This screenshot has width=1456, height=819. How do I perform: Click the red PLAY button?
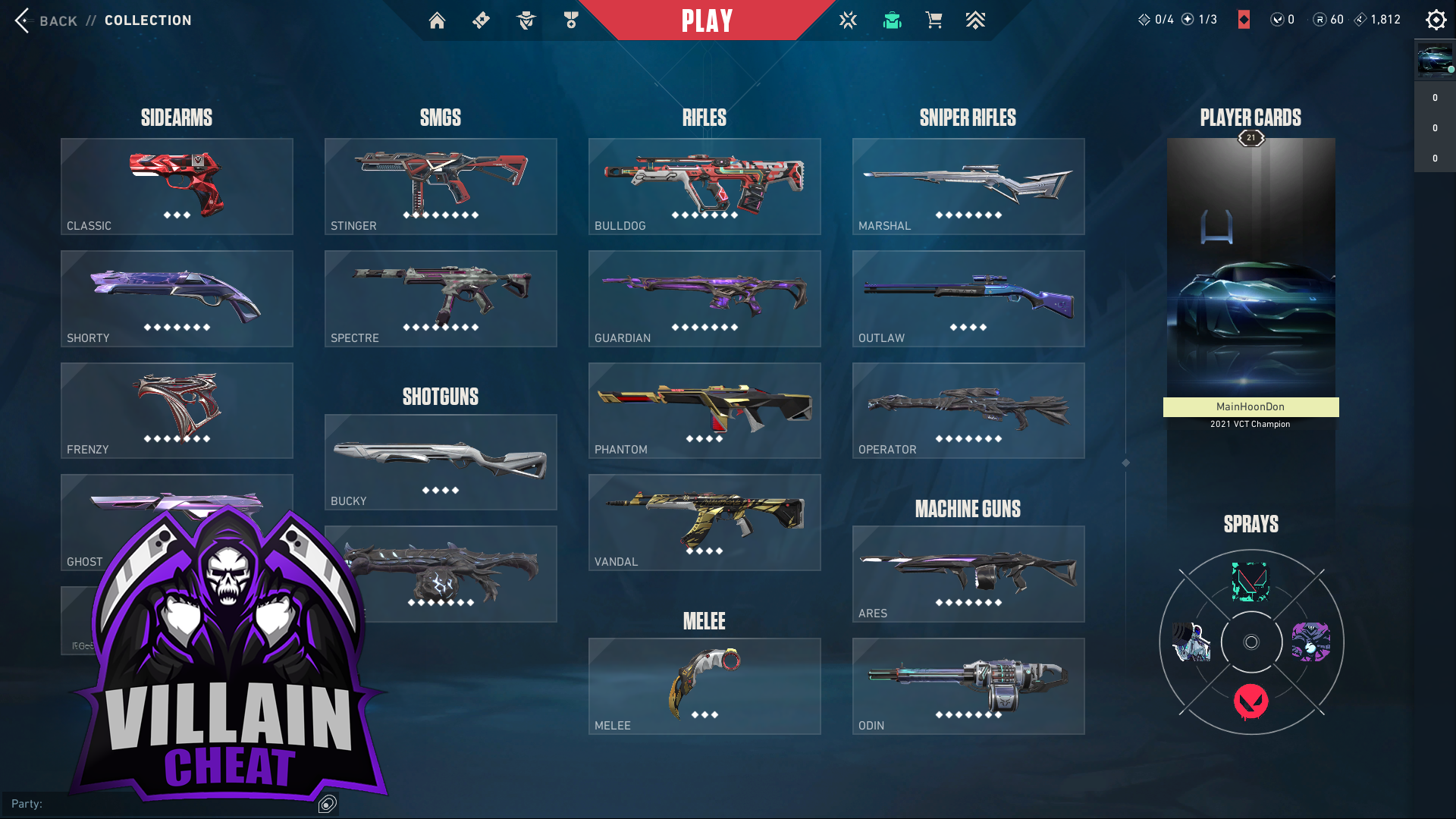click(x=707, y=20)
